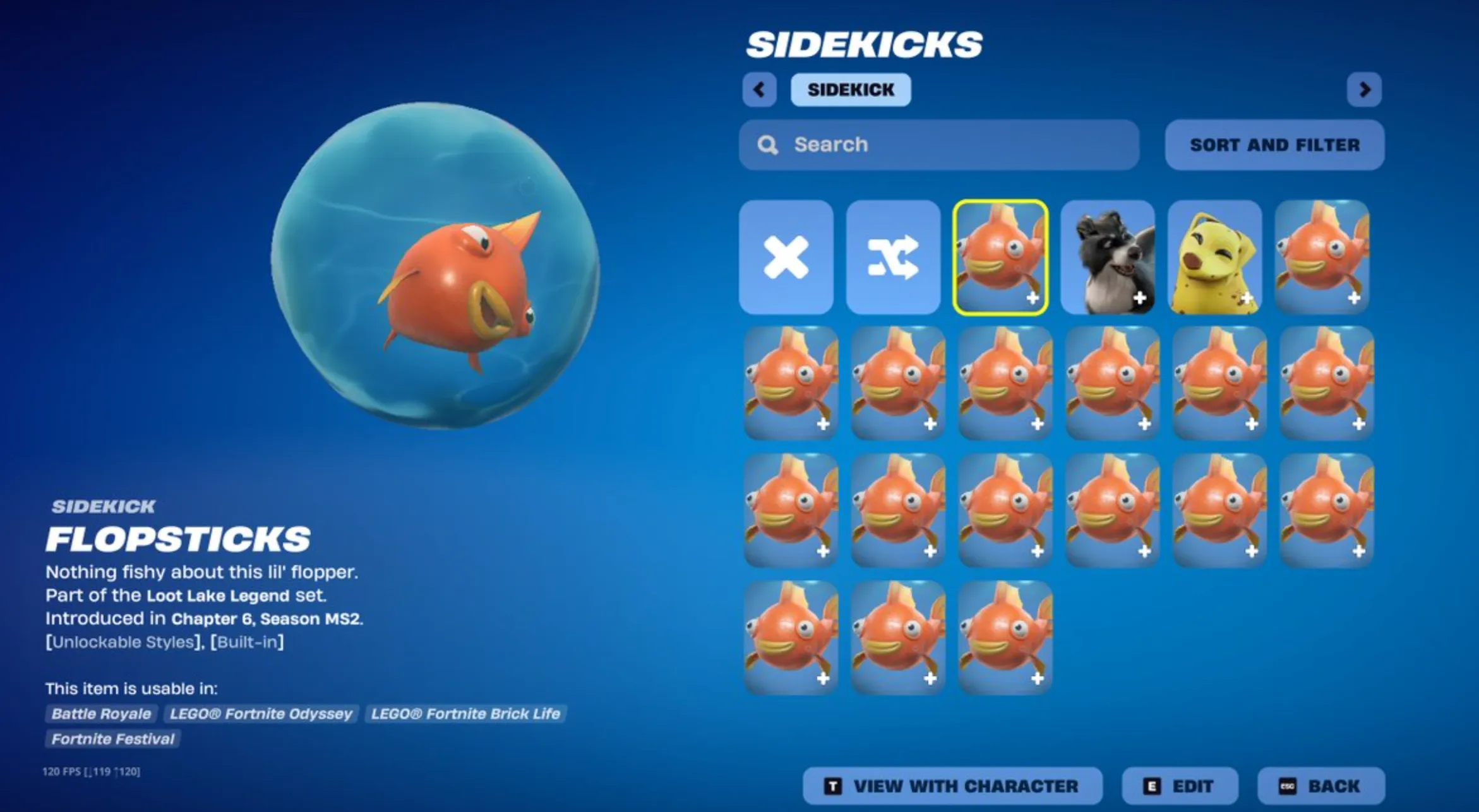
Task: Clear the equipped sidekick with the X icon
Action: pos(786,256)
